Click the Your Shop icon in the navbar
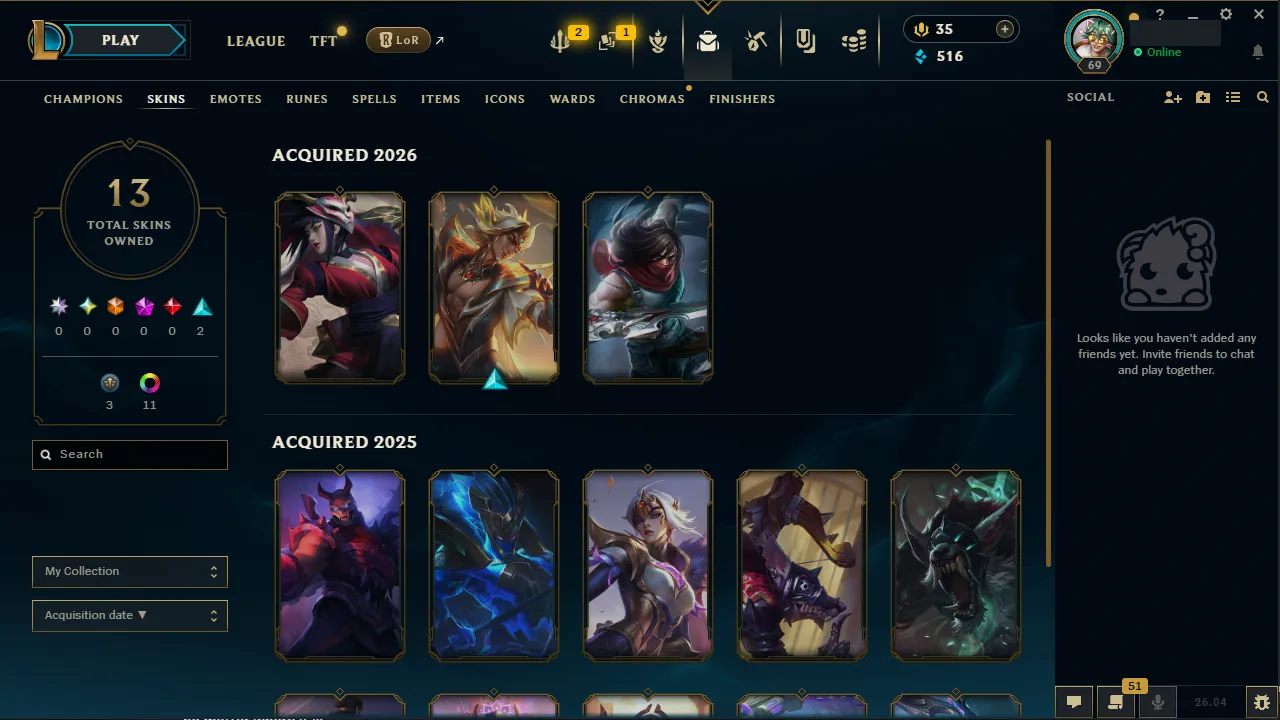This screenshot has height=720, width=1280. coord(756,40)
